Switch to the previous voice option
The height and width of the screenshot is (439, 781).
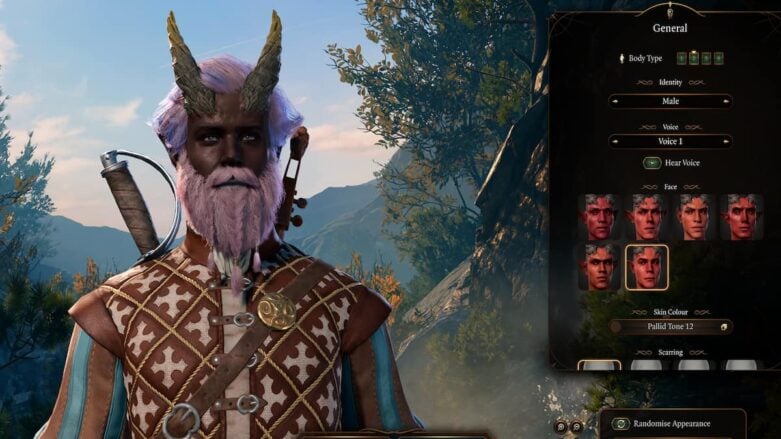point(615,141)
